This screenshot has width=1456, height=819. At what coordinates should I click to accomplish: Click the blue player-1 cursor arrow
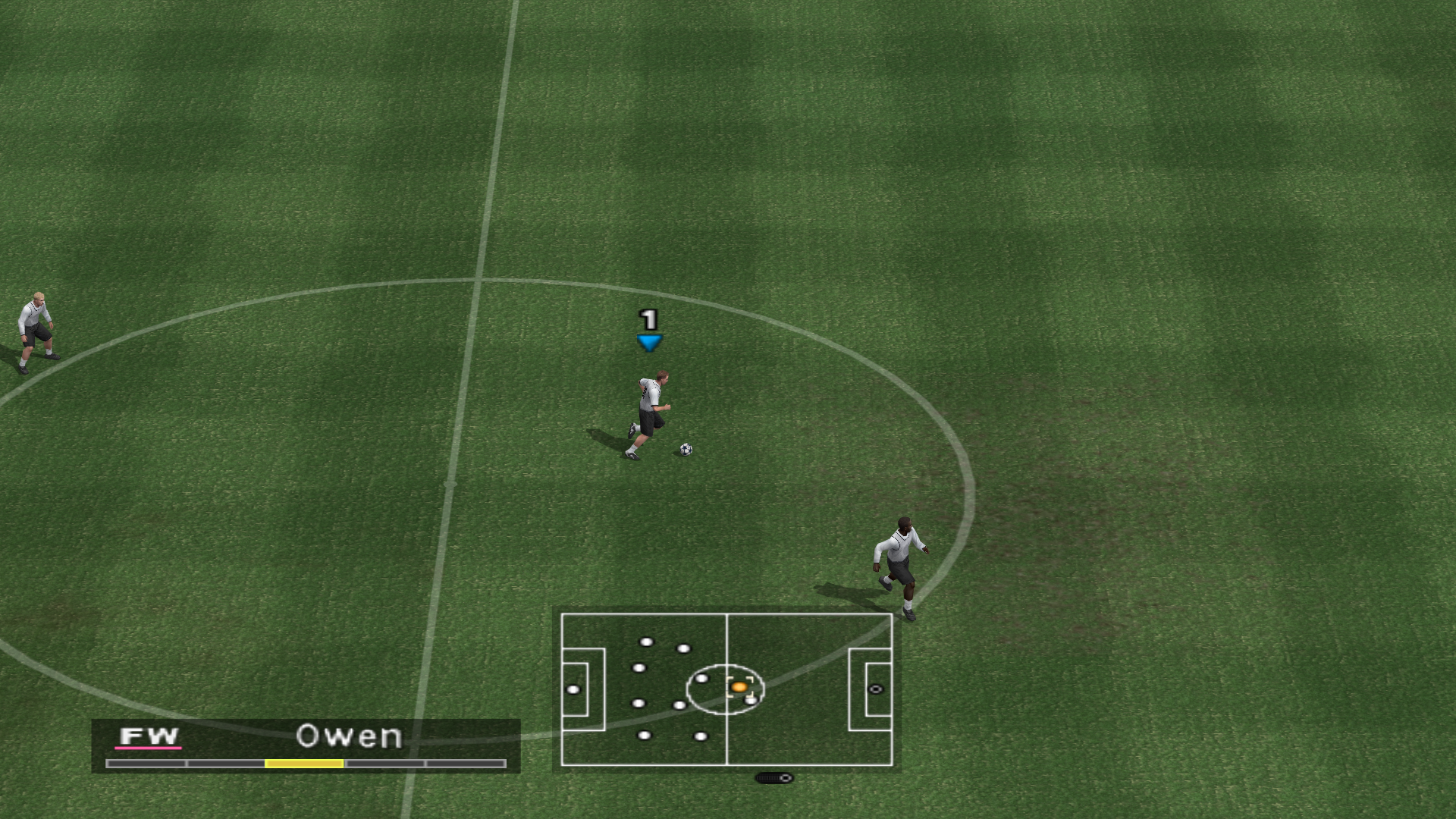tap(649, 343)
